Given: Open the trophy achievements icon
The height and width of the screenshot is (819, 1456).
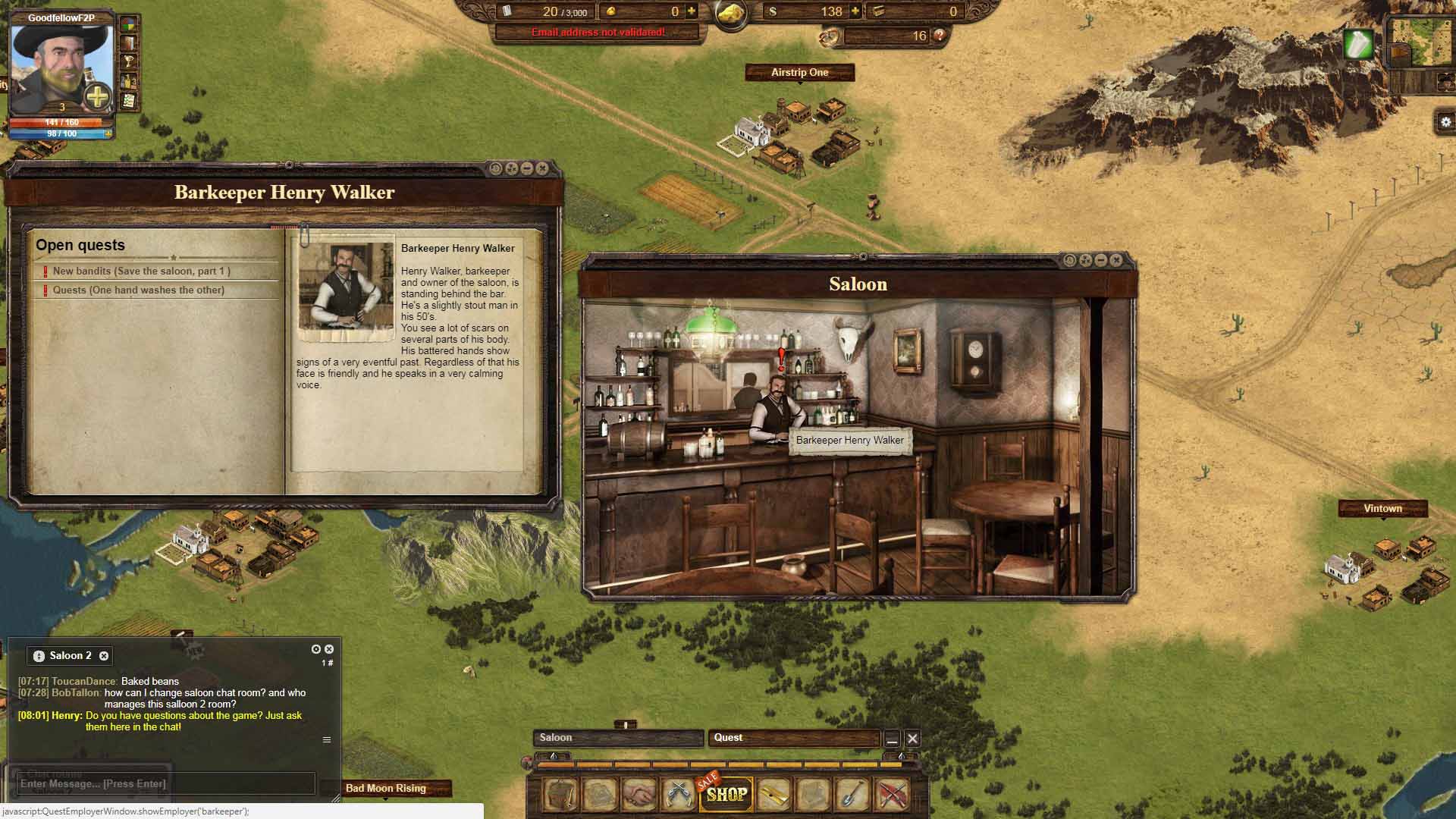Looking at the screenshot, I should (130, 62).
